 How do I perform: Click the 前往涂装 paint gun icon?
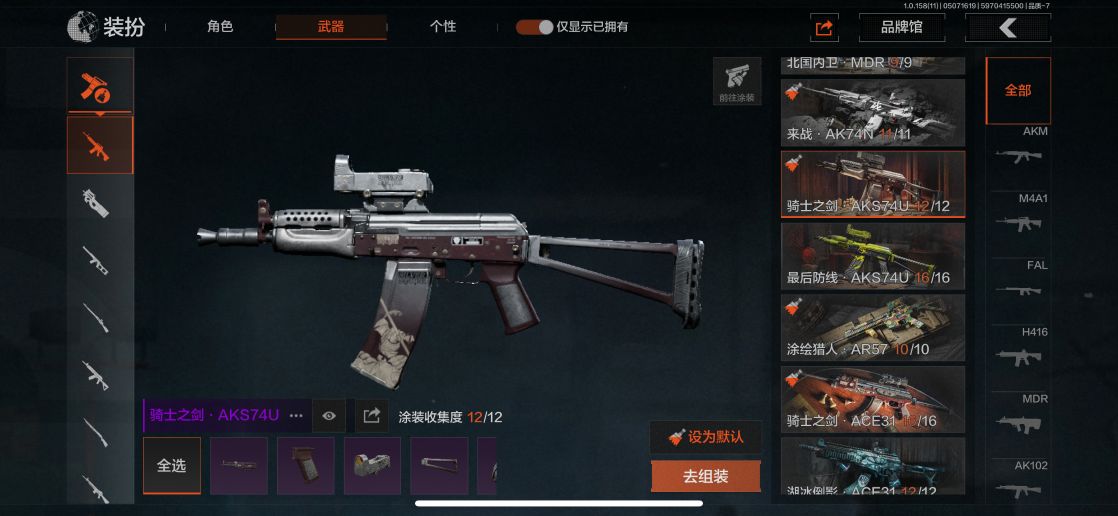point(736,80)
